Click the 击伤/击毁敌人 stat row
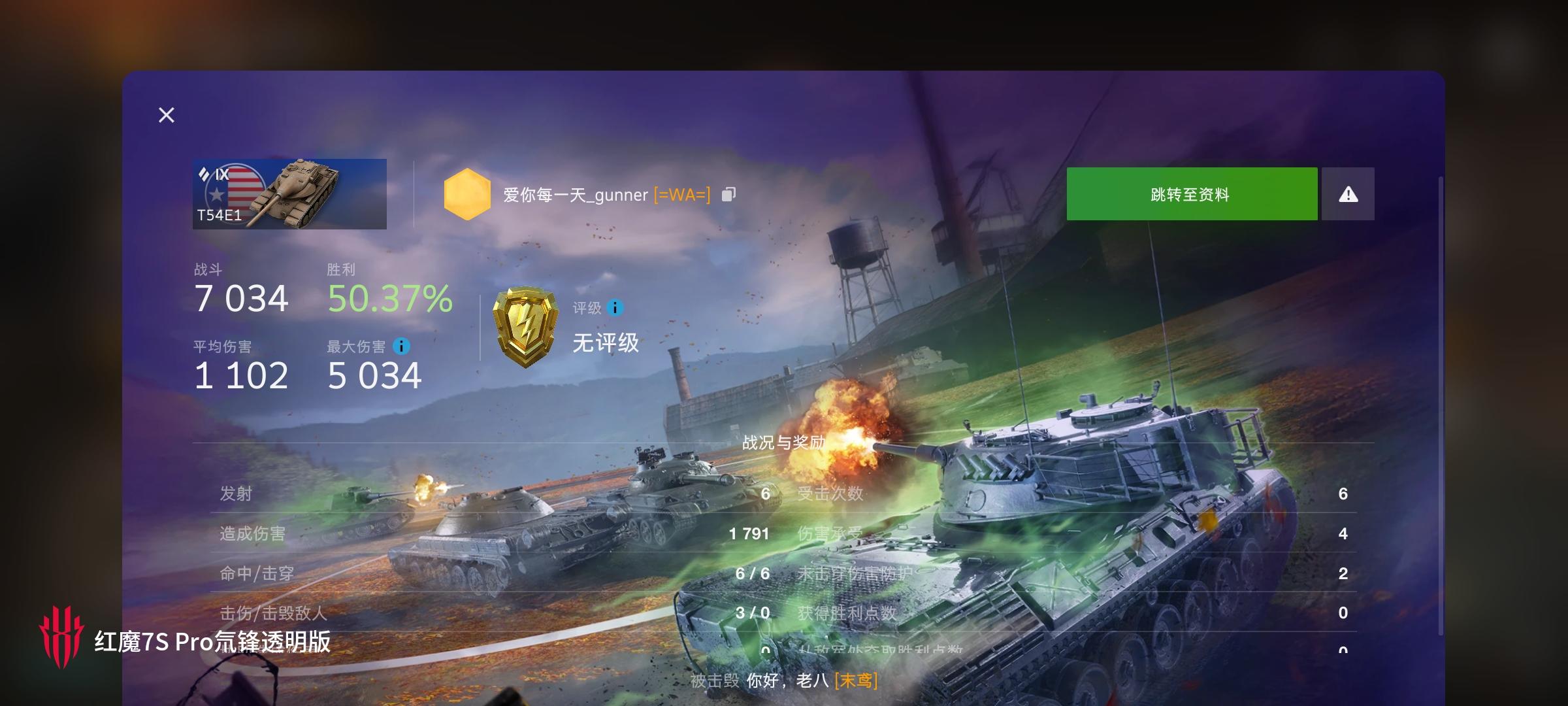1568x706 pixels. (x=274, y=613)
